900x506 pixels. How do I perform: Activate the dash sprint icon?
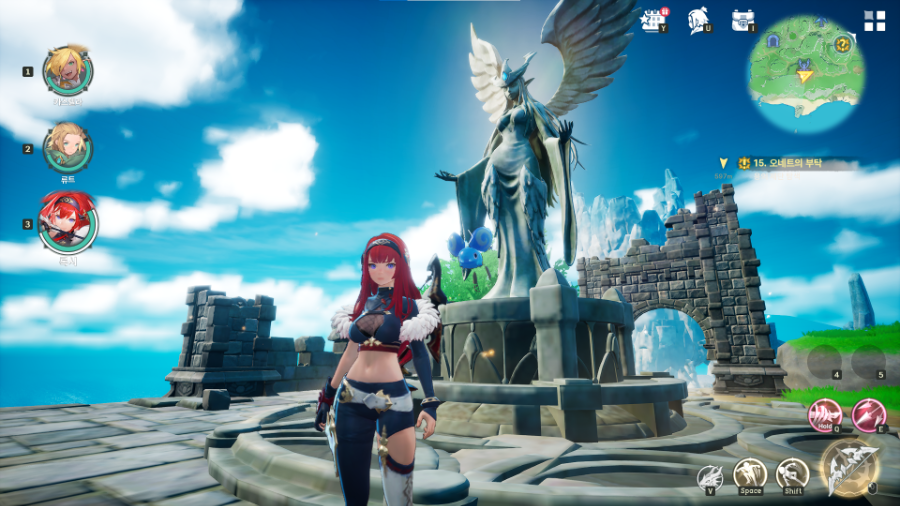(792, 473)
